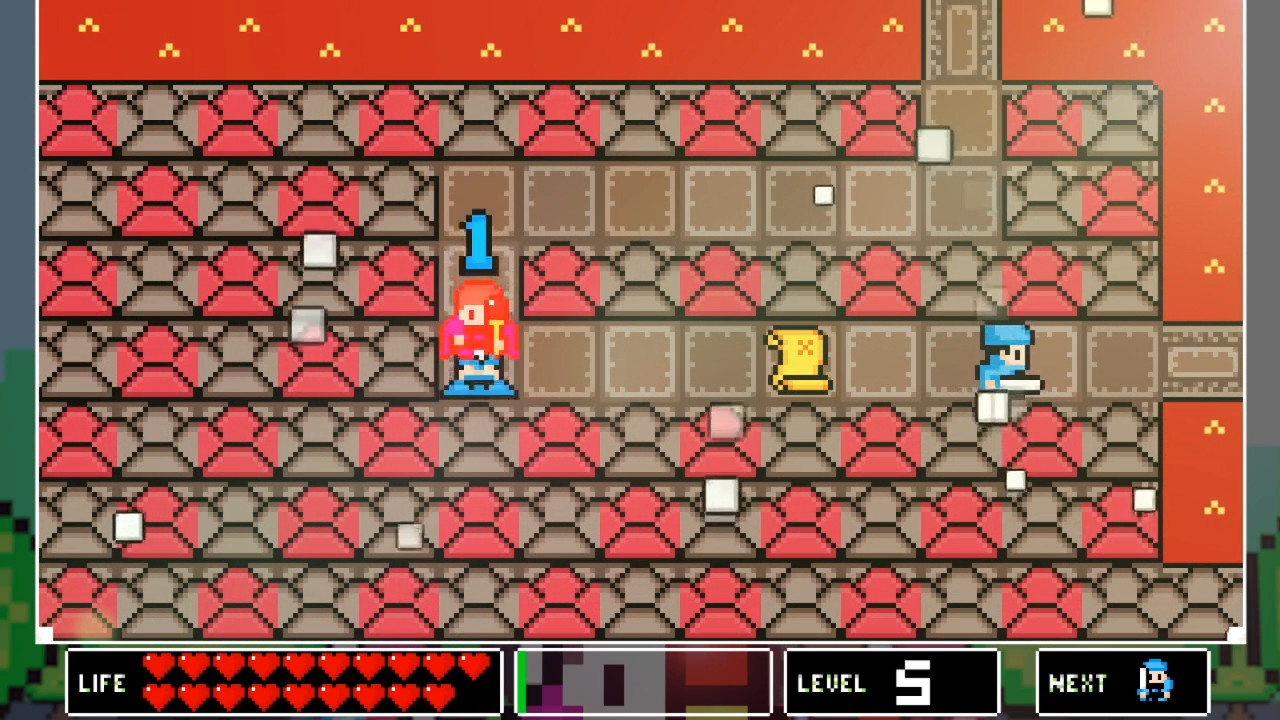This screenshot has height=720, width=1280.
Task: Click the yellow scroll item
Action: [x=798, y=362]
